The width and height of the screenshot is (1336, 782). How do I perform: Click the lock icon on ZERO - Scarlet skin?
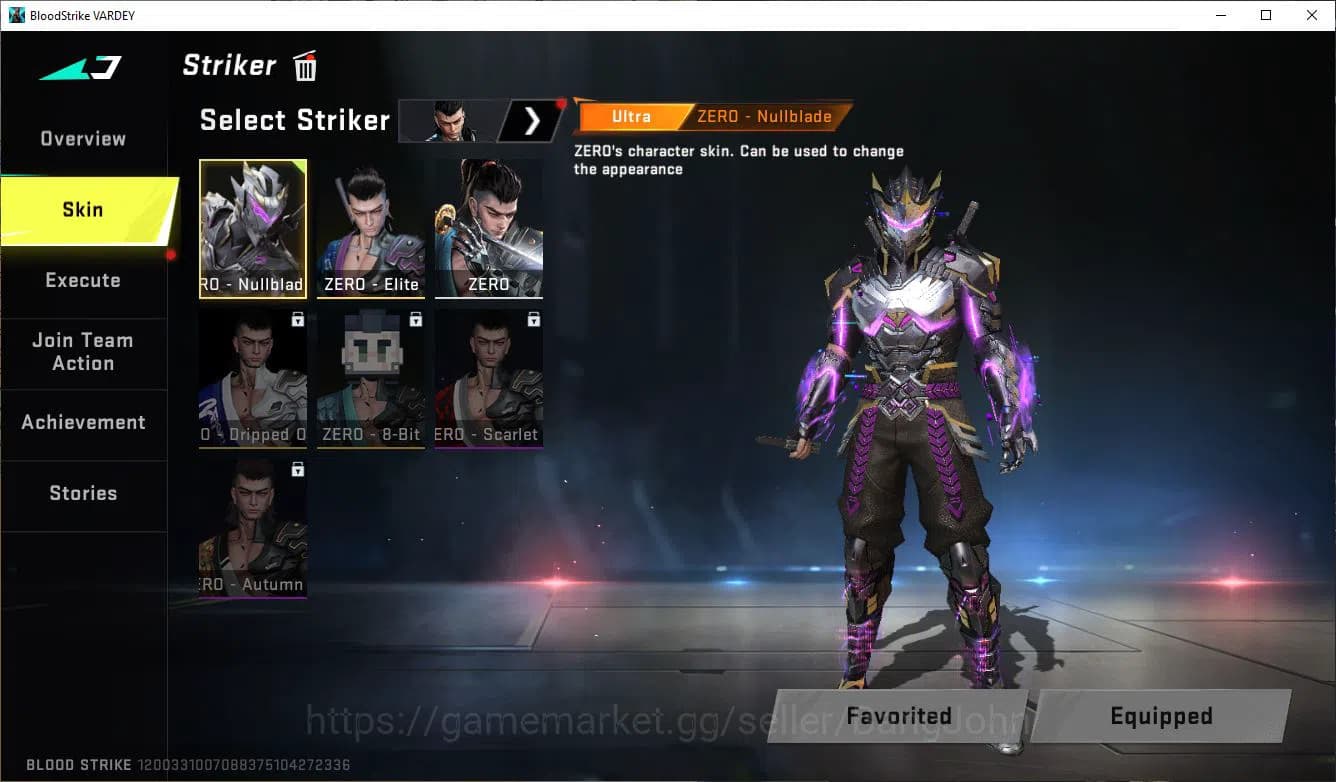pos(532,318)
